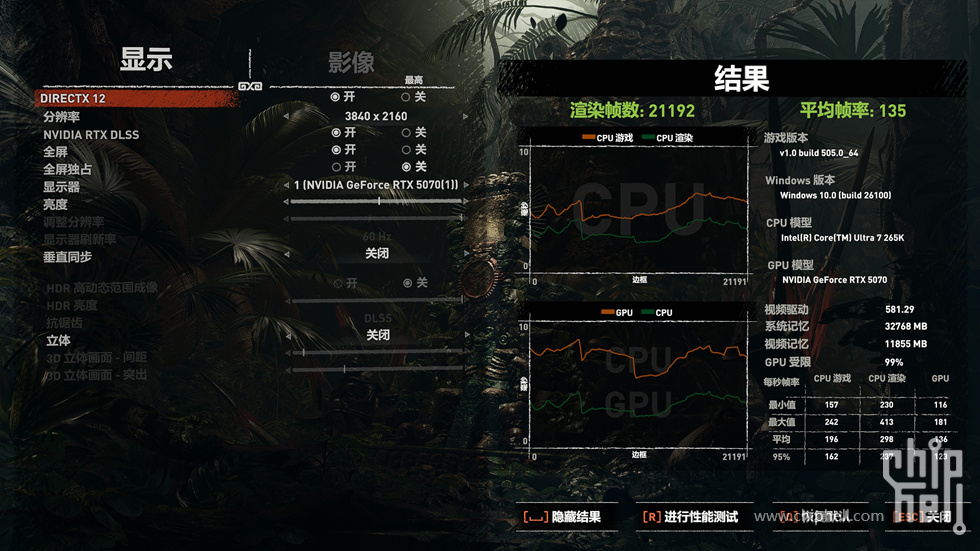Image resolution: width=980 pixels, height=551 pixels.
Task: Select the 显示 display tab
Action: tap(146, 59)
